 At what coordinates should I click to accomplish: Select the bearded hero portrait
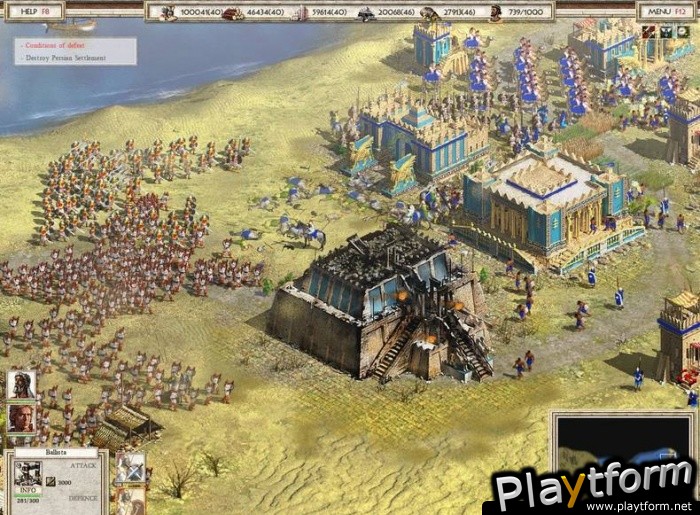(21, 385)
